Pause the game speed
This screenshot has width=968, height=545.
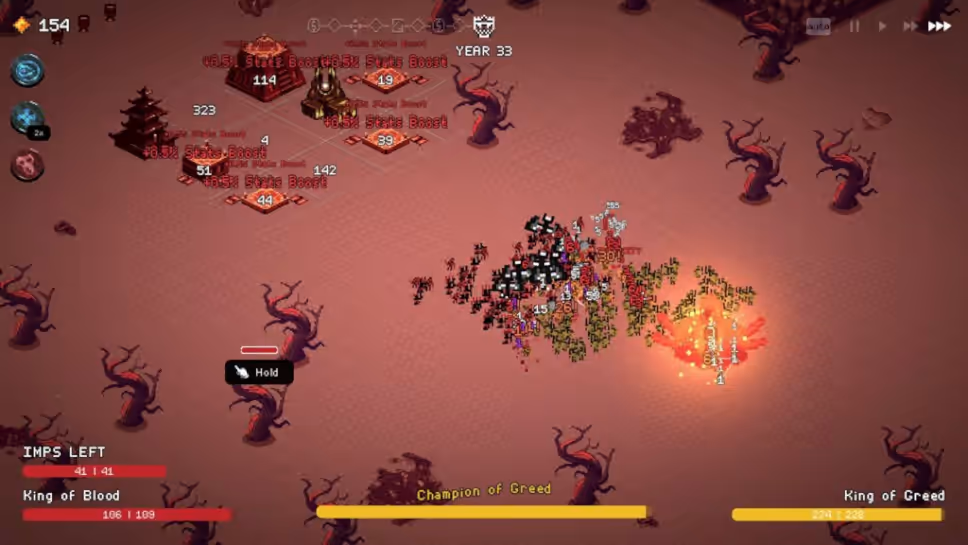855,27
